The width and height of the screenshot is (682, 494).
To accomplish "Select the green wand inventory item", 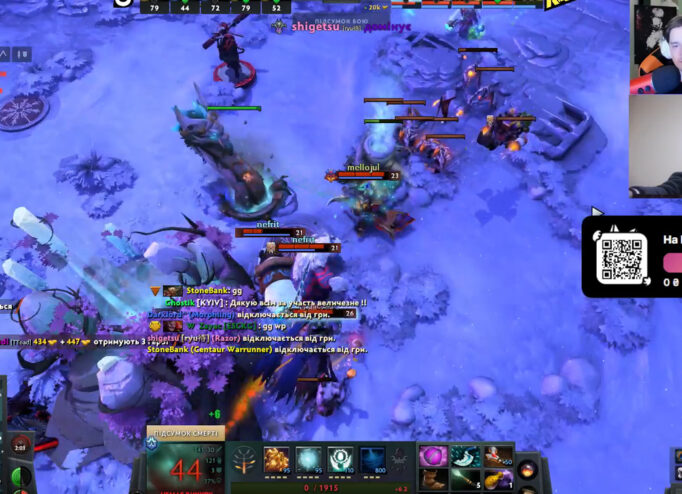I will click(x=465, y=479).
